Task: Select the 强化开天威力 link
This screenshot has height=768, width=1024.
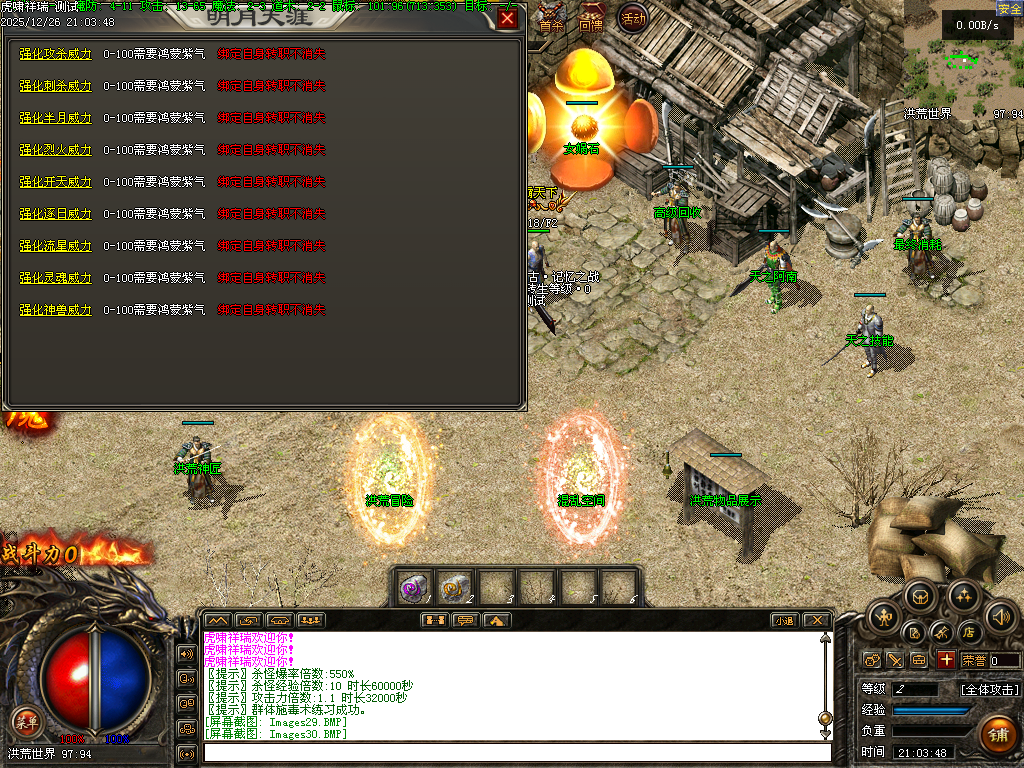Action: 56,182
